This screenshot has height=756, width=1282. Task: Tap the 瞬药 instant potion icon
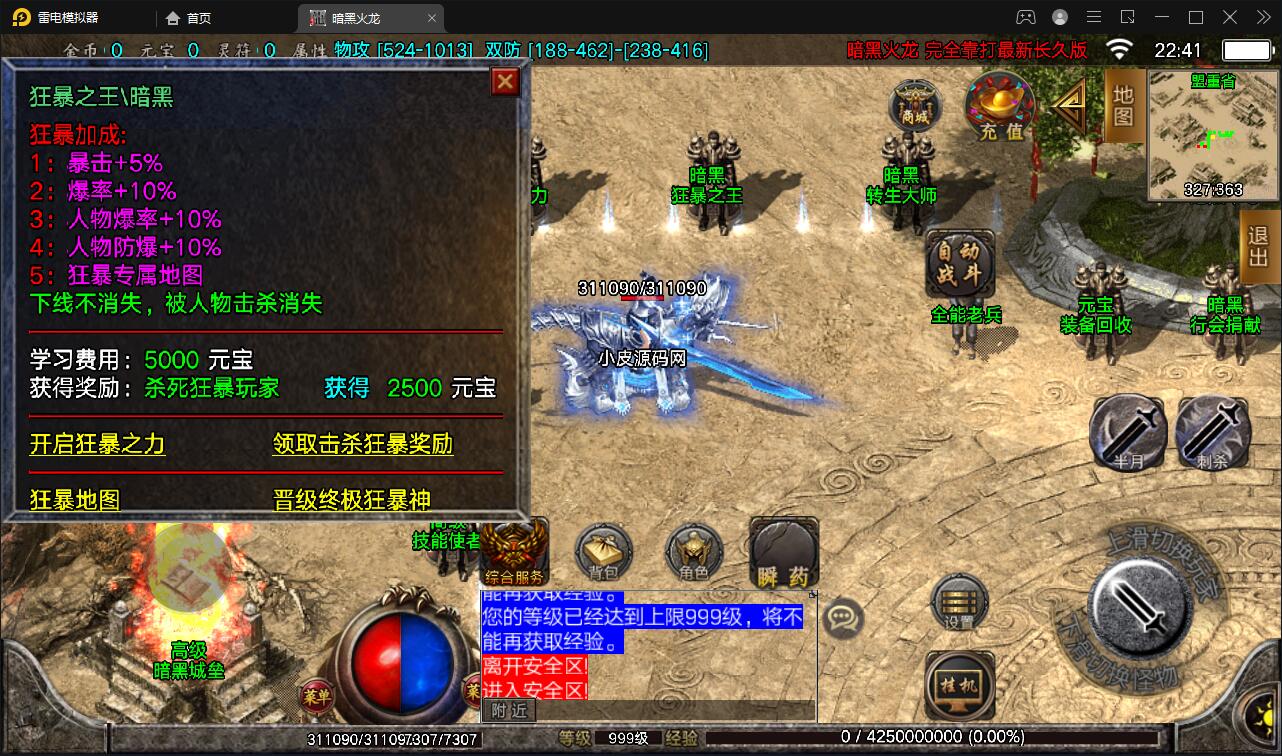783,550
